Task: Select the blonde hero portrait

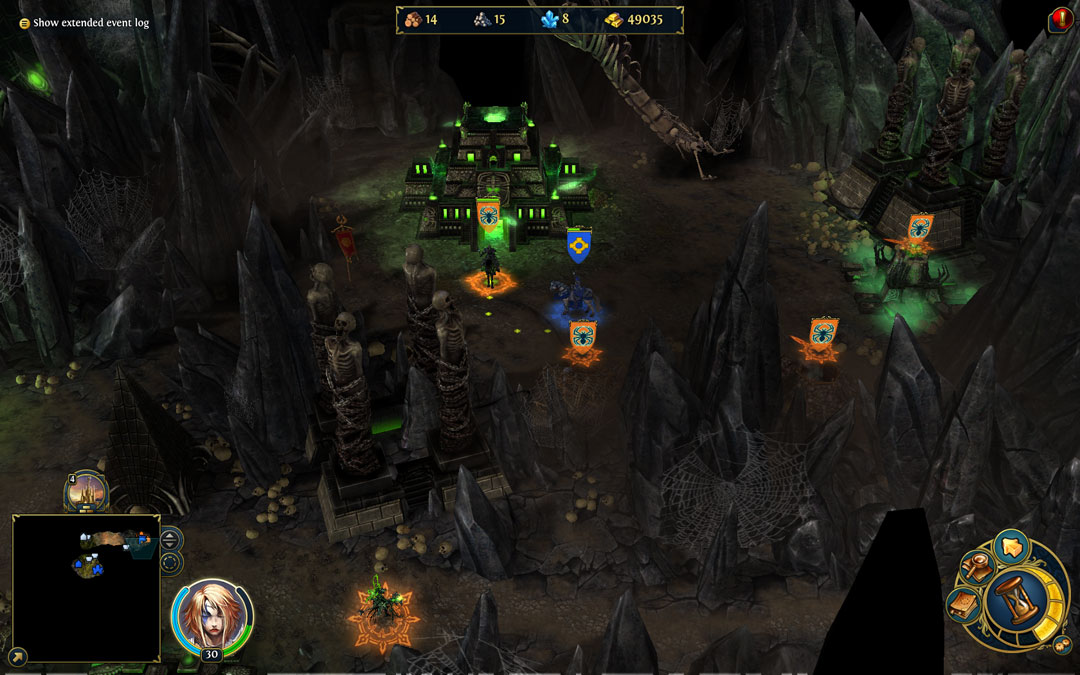Action: click(x=211, y=615)
